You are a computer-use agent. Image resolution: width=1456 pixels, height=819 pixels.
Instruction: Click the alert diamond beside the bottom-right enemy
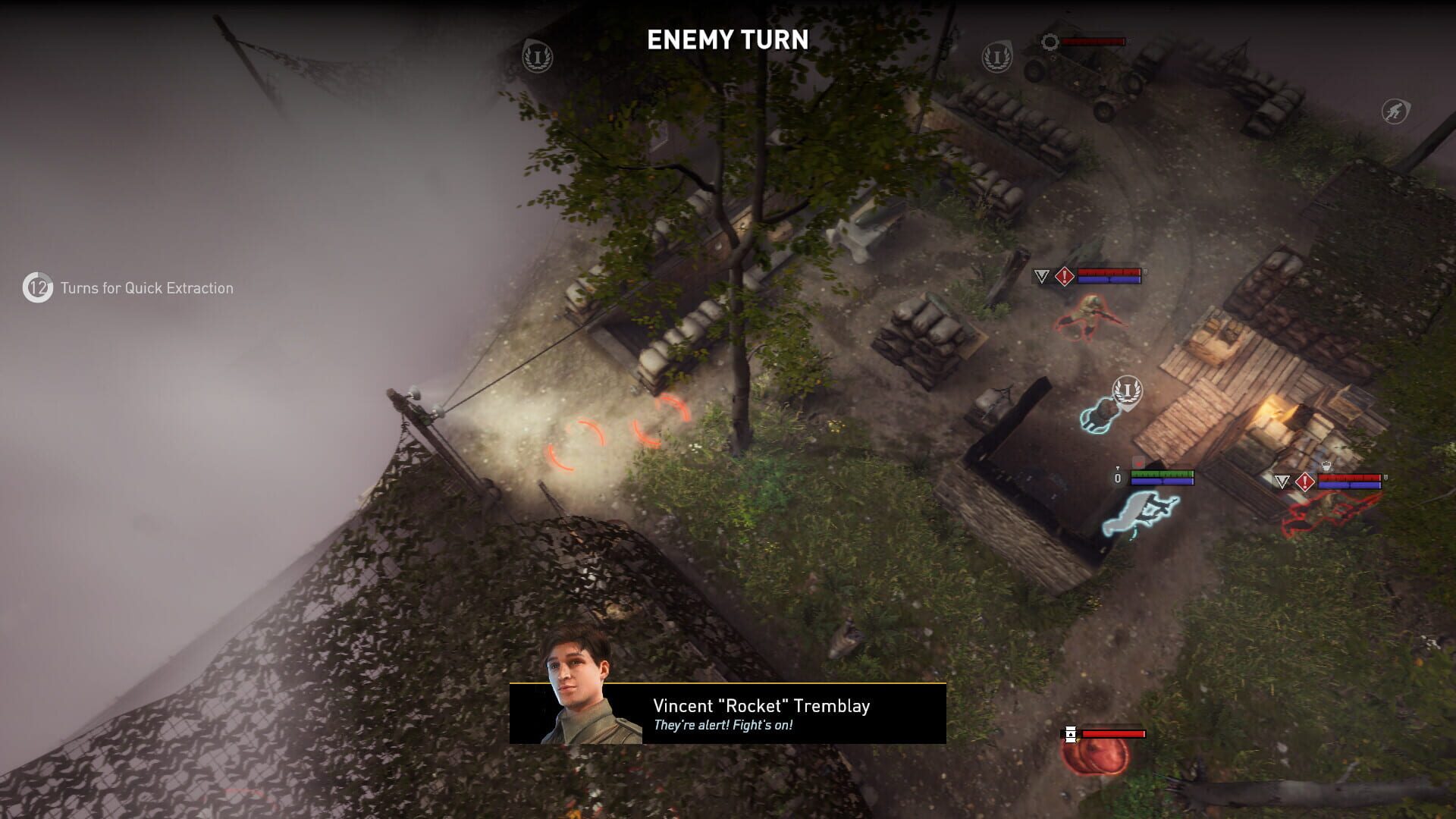(1304, 481)
